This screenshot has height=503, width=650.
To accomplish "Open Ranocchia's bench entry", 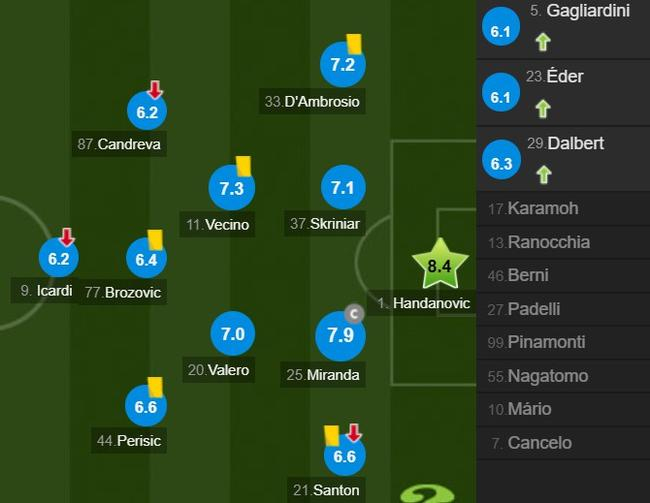I will [x=563, y=242].
